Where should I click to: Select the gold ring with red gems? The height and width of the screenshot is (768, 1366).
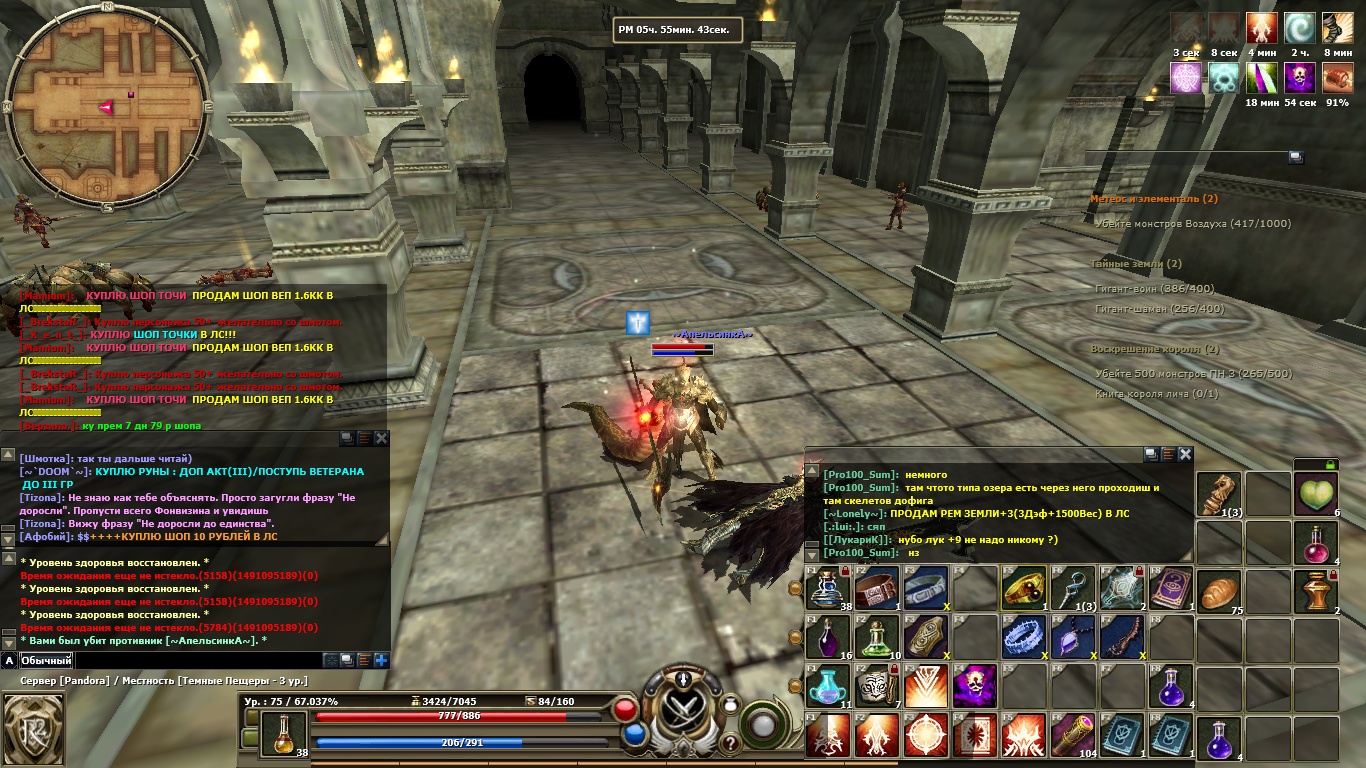[1024, 588]
